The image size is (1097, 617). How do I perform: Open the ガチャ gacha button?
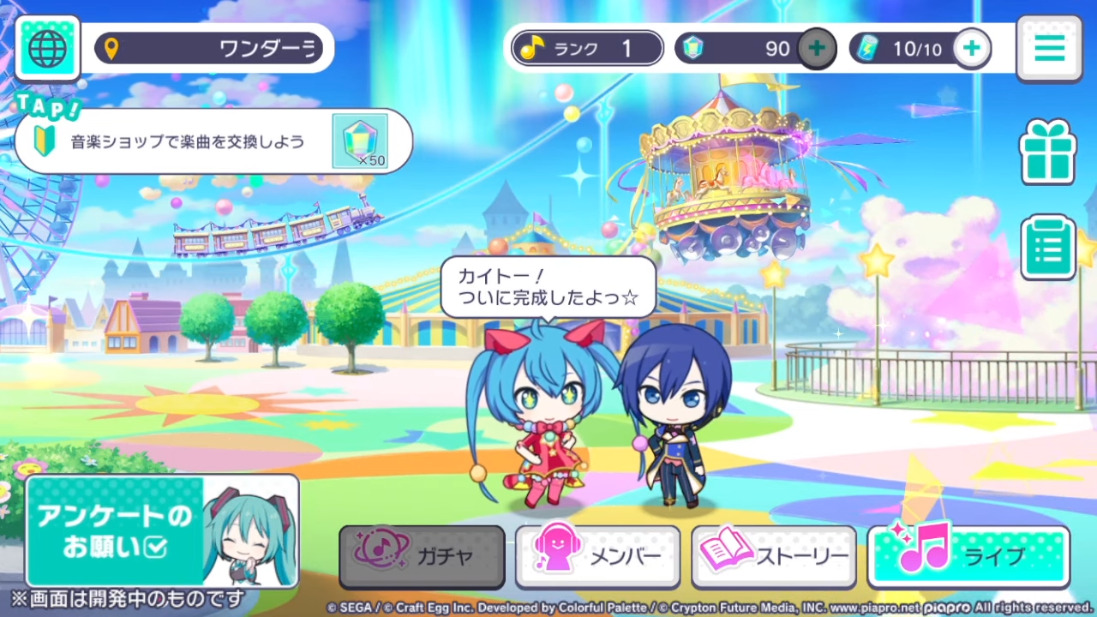[x=421, y=556]
